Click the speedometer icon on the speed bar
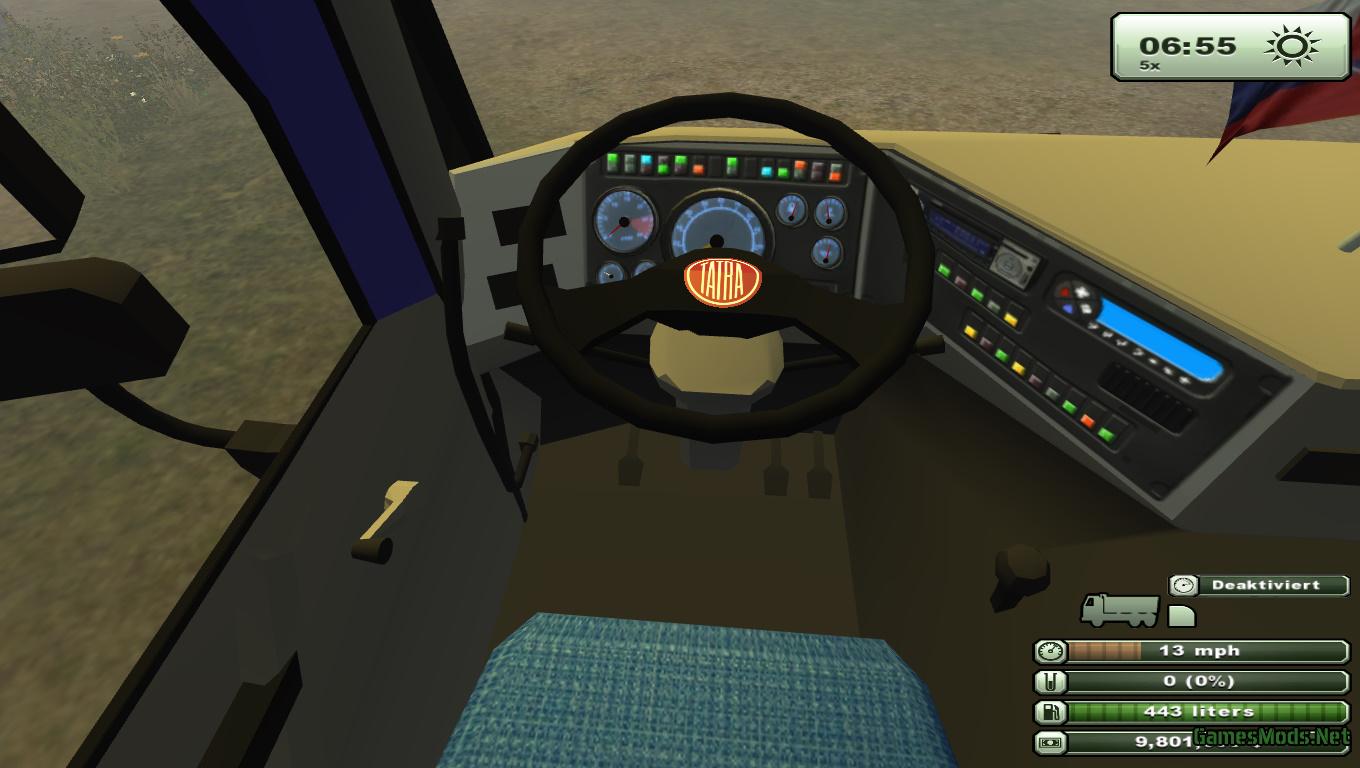The width and height of the screenshot is (1360, 768). point(1052,651)
